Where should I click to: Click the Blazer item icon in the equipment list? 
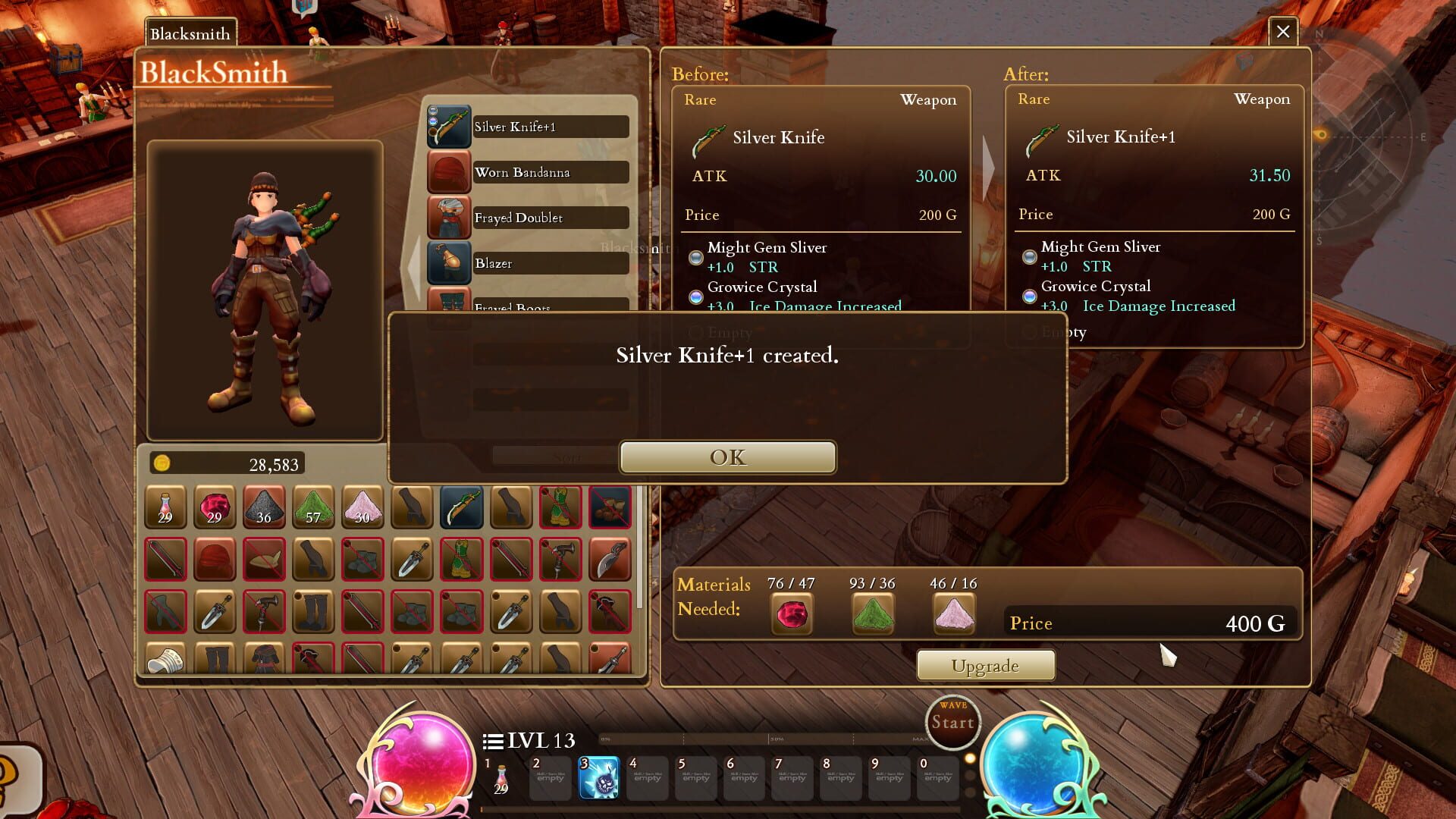[449, 263]
